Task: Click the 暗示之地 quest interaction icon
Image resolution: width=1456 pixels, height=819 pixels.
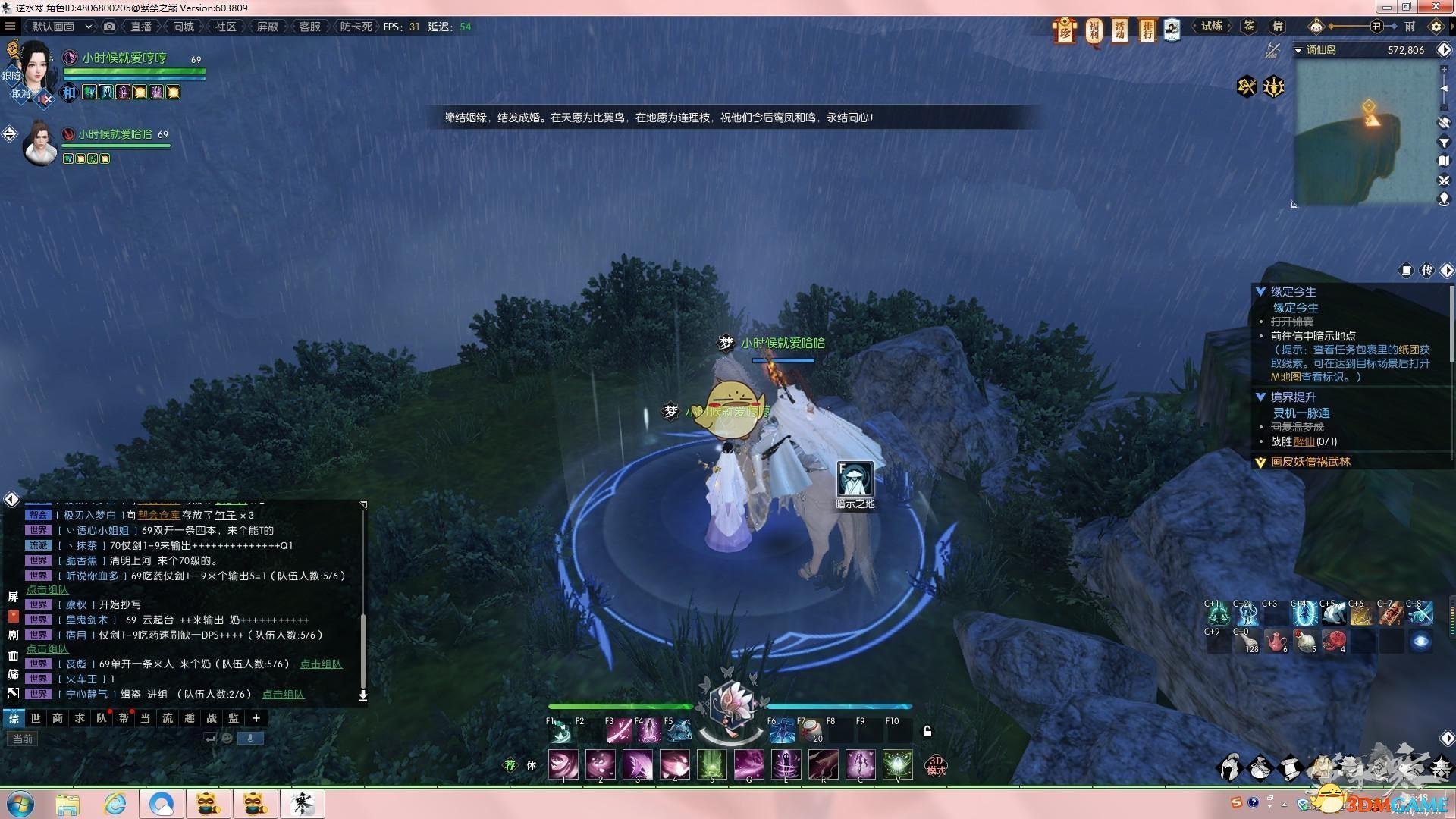Action: [x=855, y=479]
